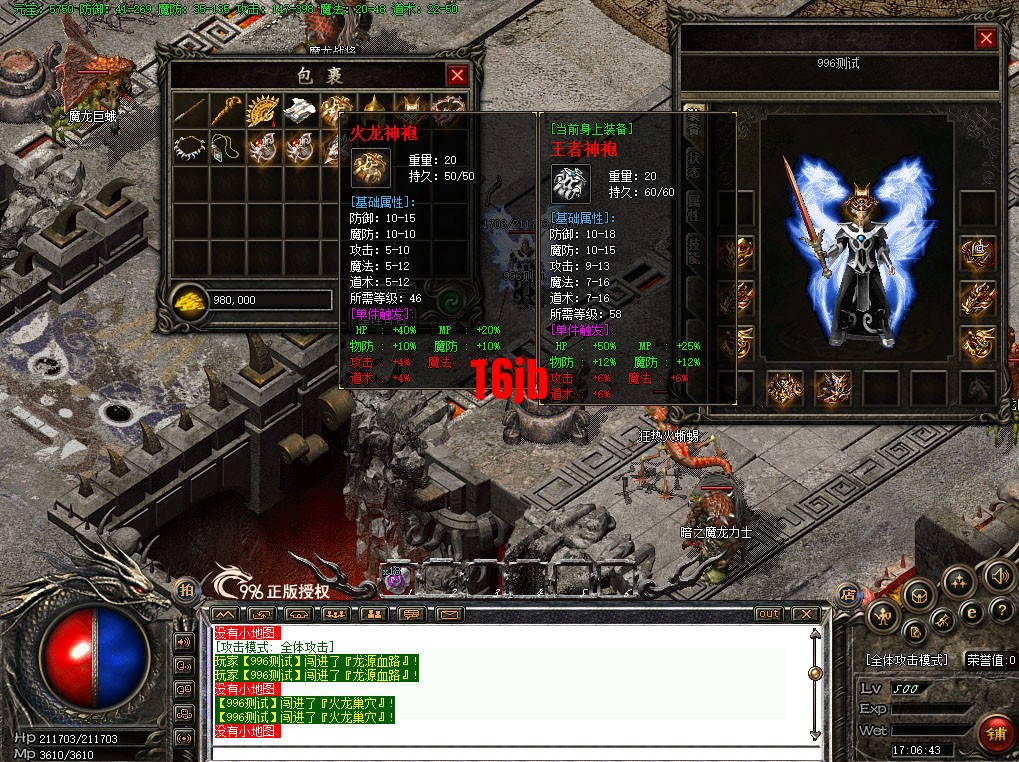Open the 属性 attributes tab
This screenshot has height=762, width=1019.
coord(694,208)
